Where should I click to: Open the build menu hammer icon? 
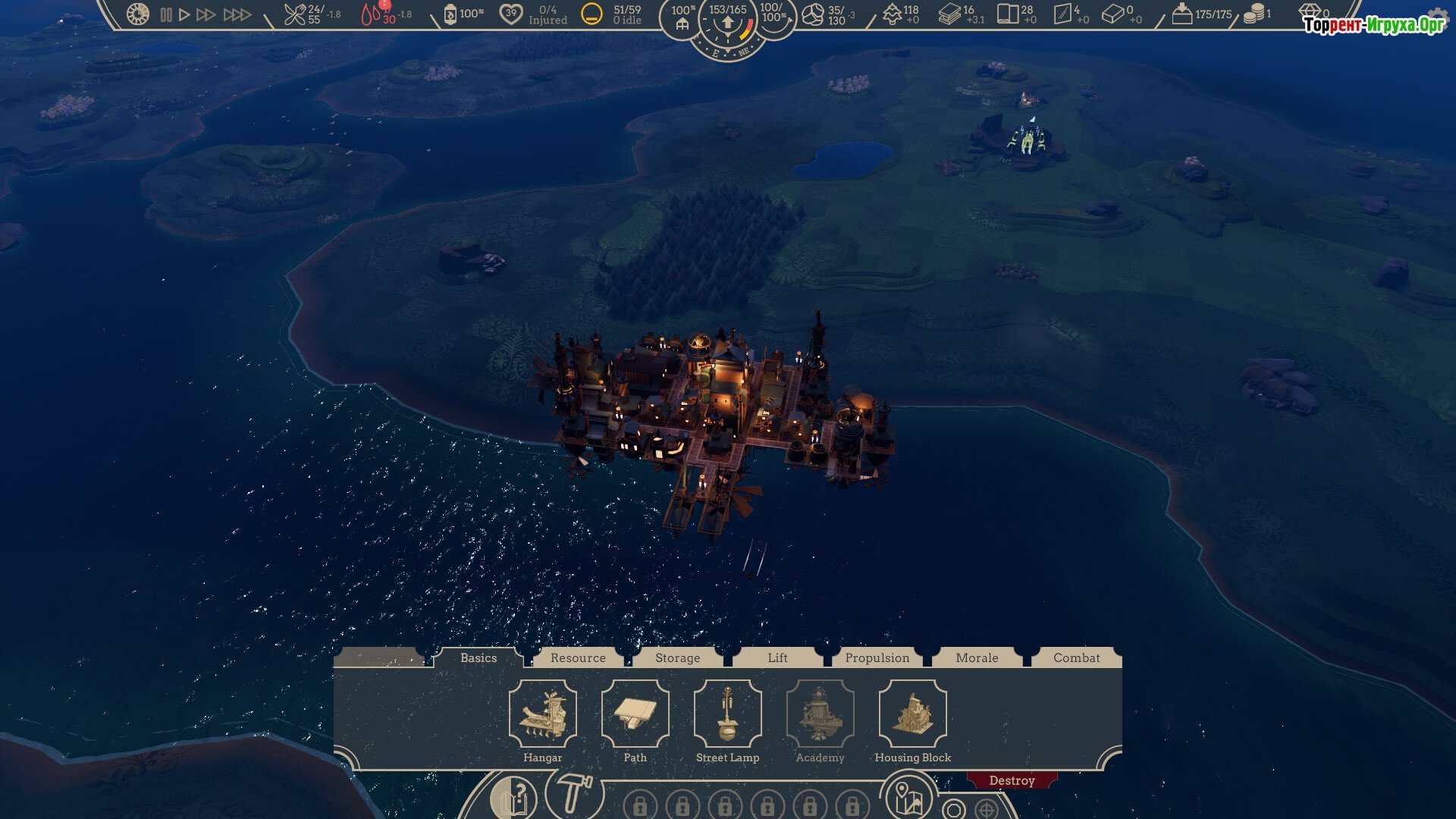click(x=573, y=795)
